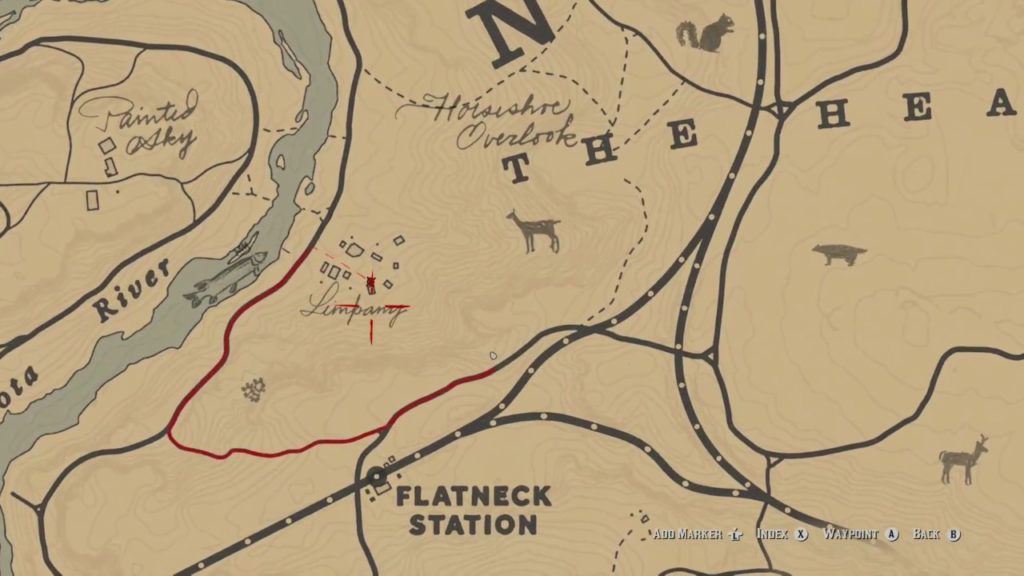Choose the pronghorn animal marker

pyautogui.click(x=963, y=460)
